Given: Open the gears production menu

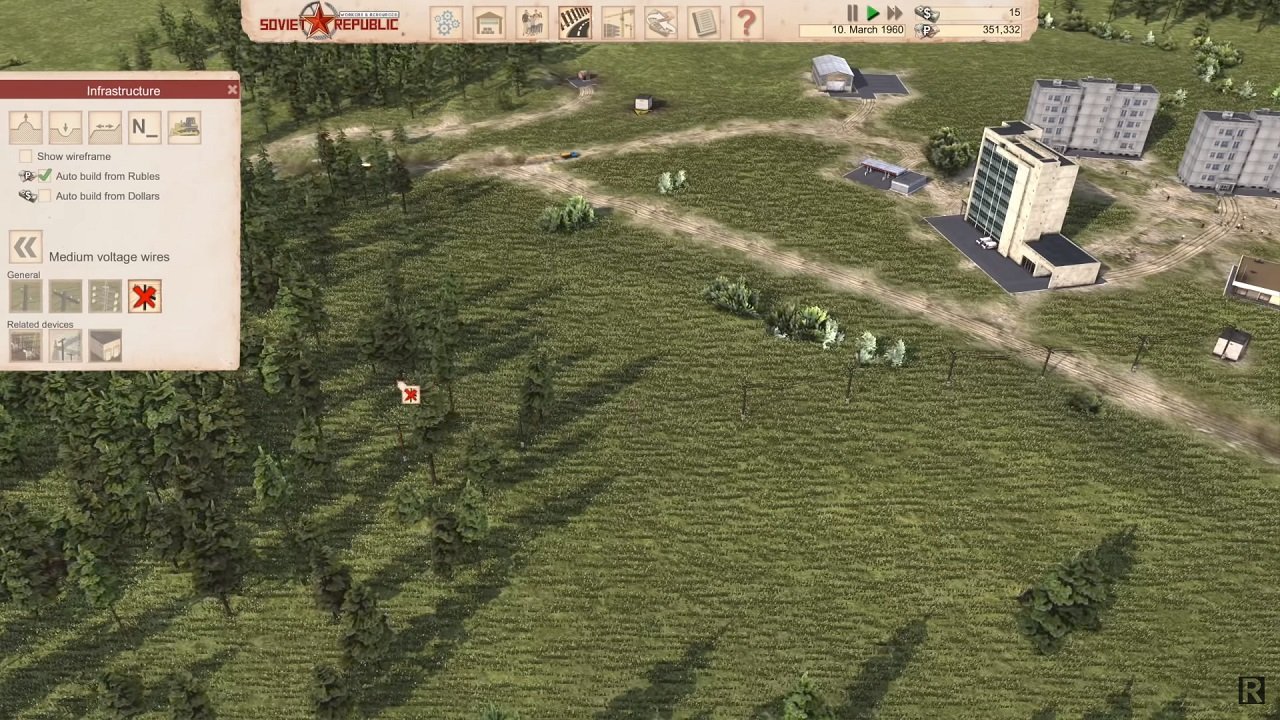Looking at the screenshot, I should 447,22.
